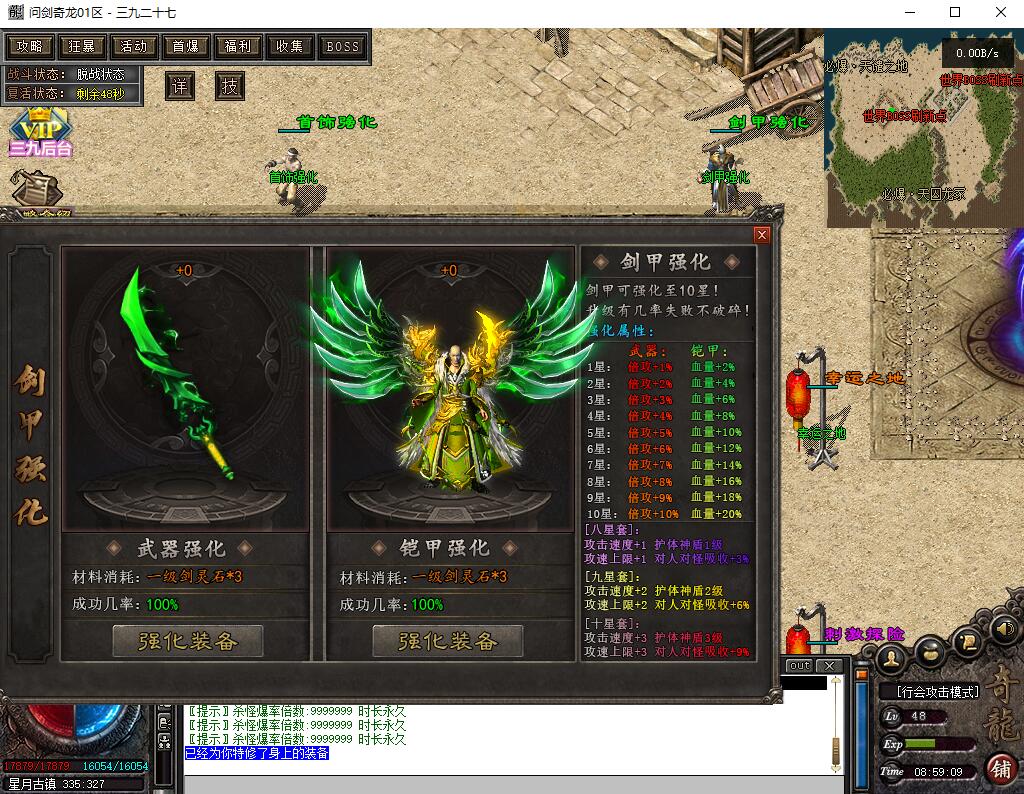Viewport: 1024px width, 794px height.
Task: Maximize the game window
Action: tap(955, 12)
